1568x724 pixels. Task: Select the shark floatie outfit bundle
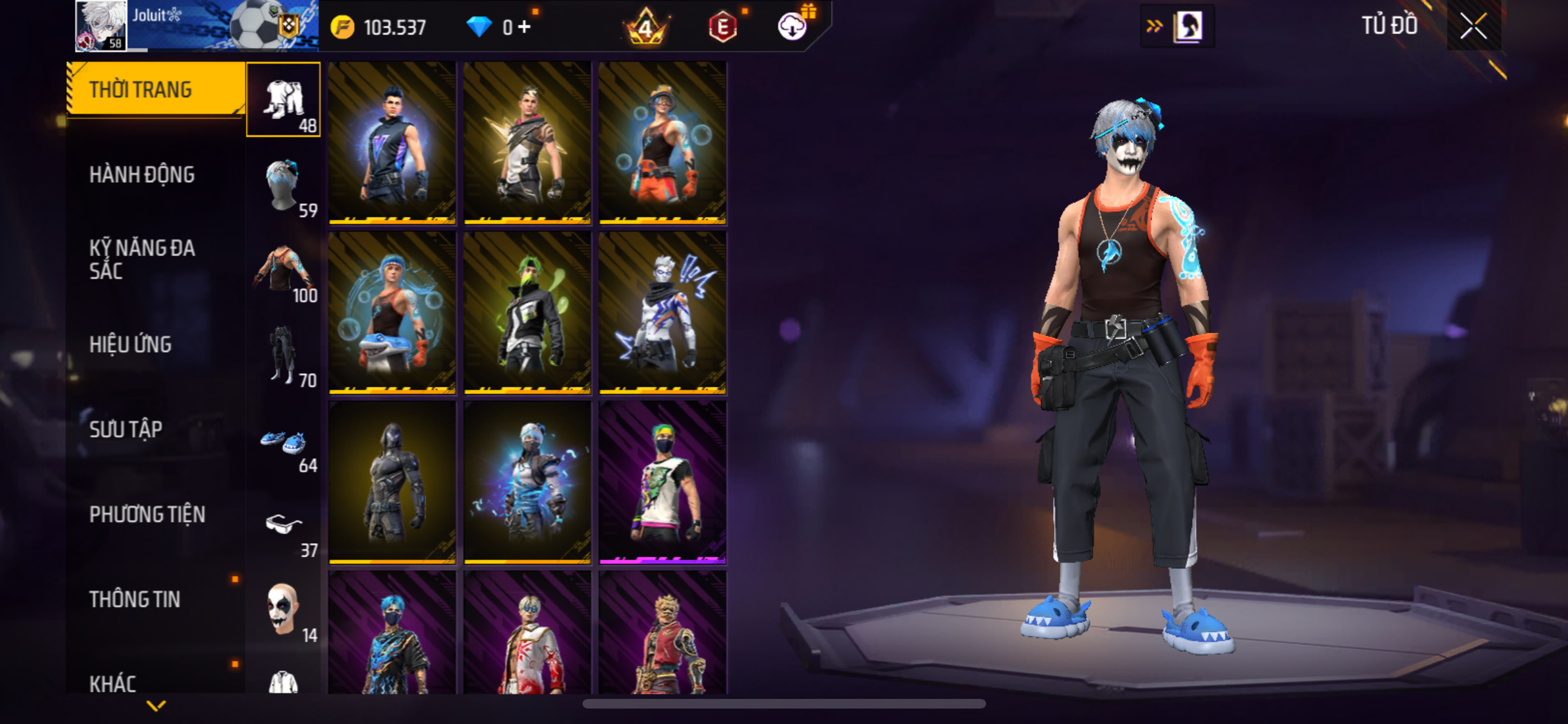[x=392, y=313]
